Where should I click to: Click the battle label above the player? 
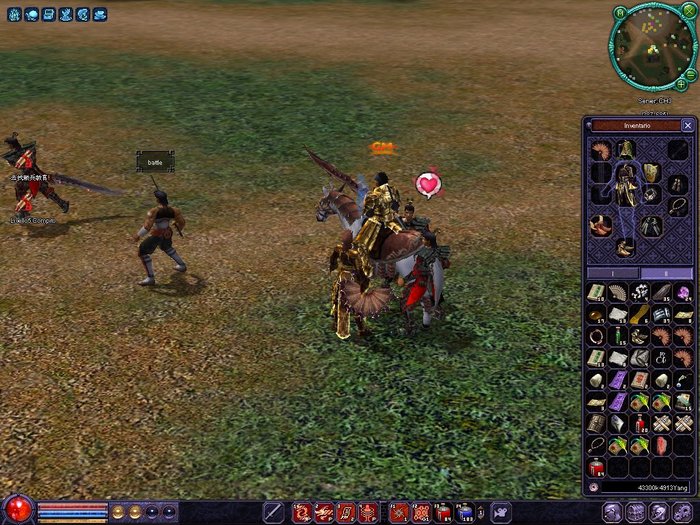coord(155,161)
